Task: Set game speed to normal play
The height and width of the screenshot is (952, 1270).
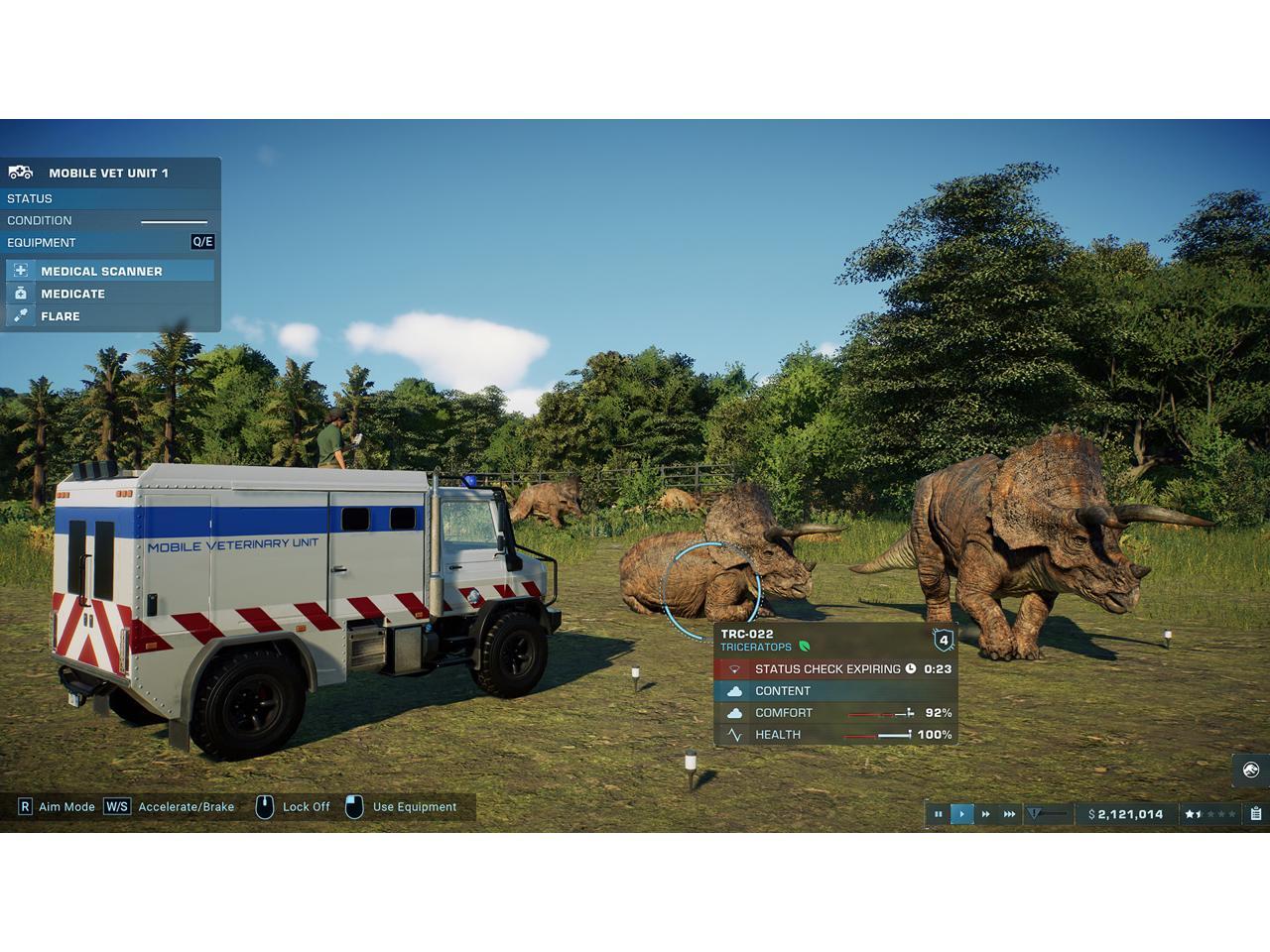Action: click(961, 814)
